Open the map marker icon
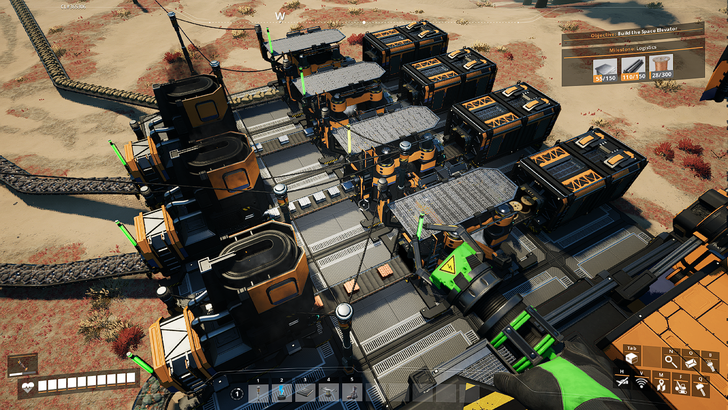Viewport: 728px width, 410px height. pyautogui.click(x=661, y=386)
